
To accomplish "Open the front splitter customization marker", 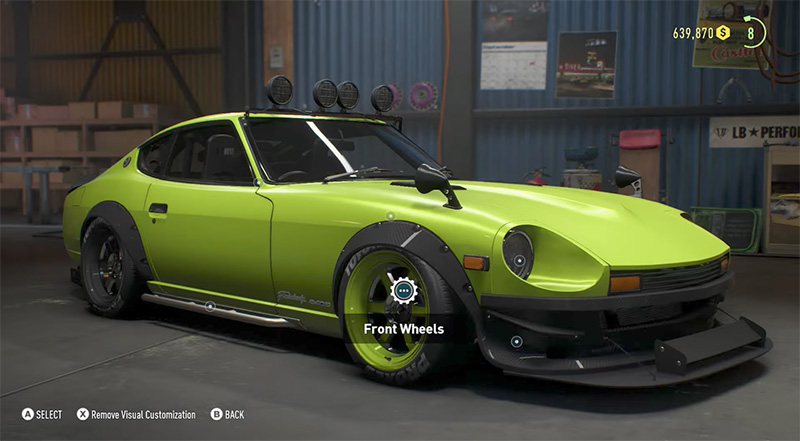I will tap(516, 341).
